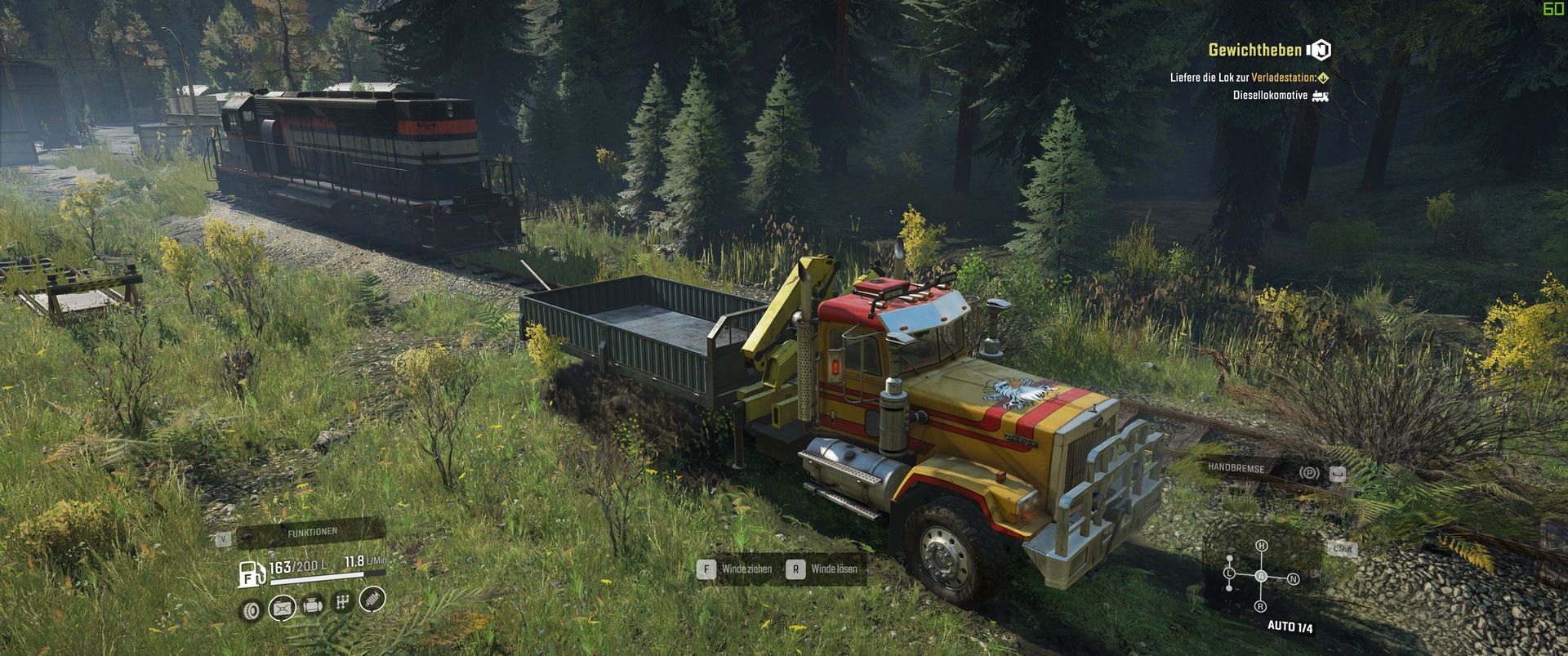Click the Winde lösen winch release action
Viewport: 1568px width, 656px height.
pyautogui.click(x=823, y=569)
